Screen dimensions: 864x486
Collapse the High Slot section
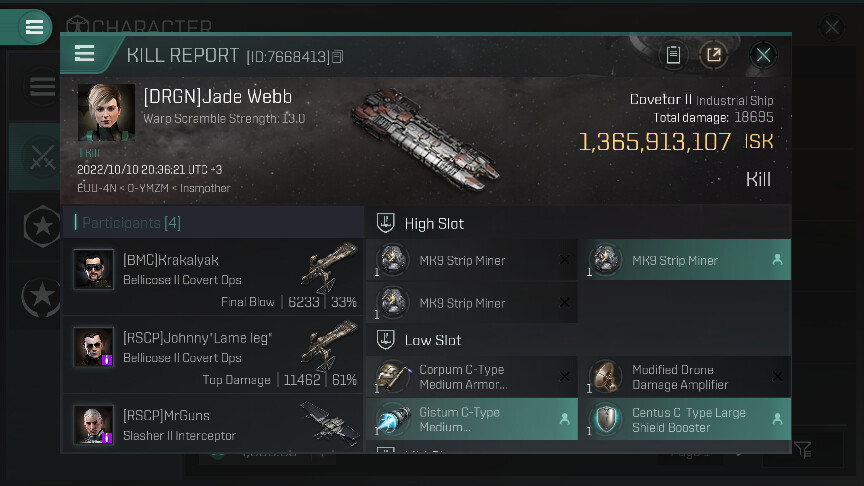pyautogui.click(x=384, y=223)
